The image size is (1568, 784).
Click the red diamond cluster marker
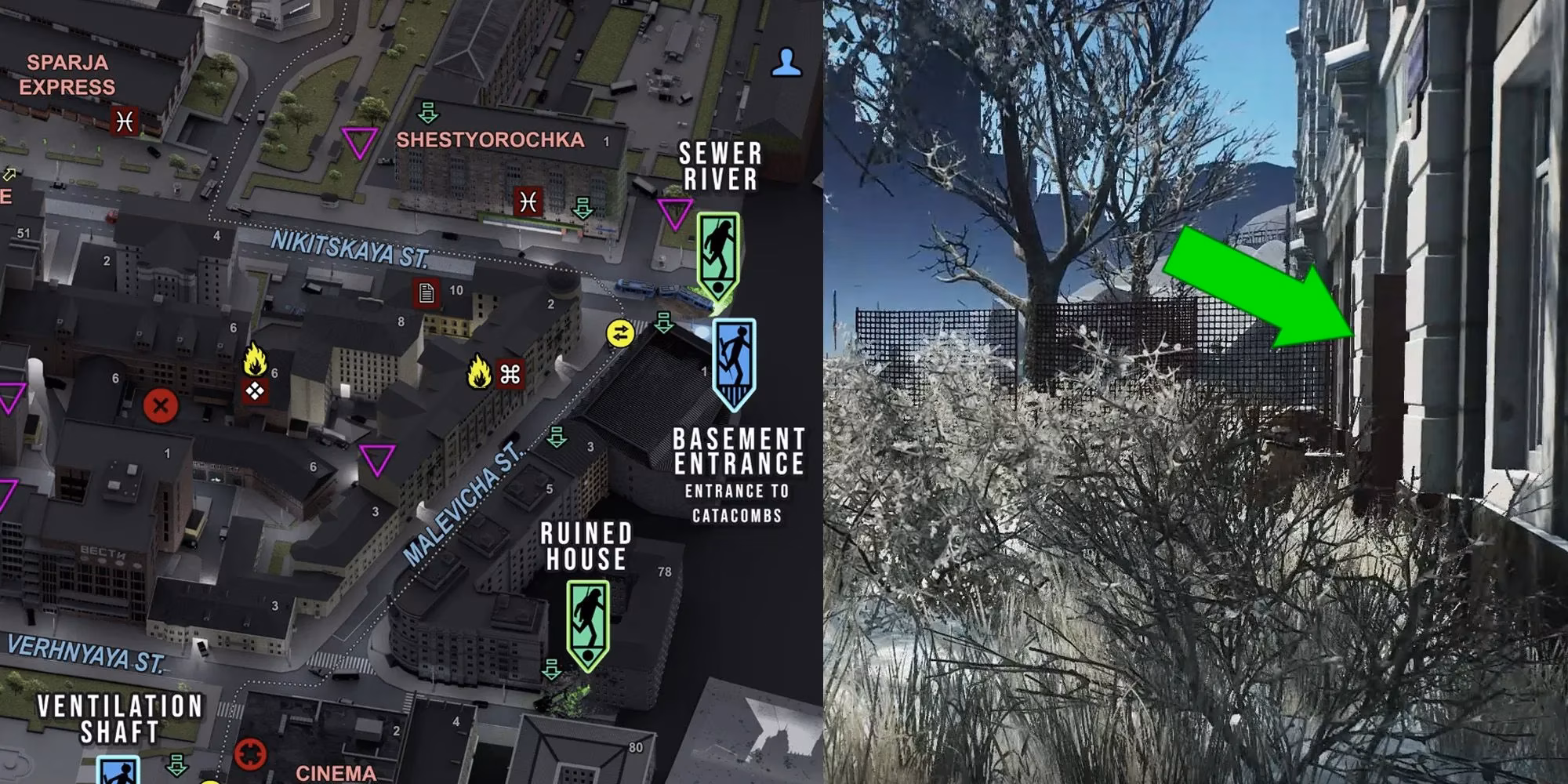255,390
